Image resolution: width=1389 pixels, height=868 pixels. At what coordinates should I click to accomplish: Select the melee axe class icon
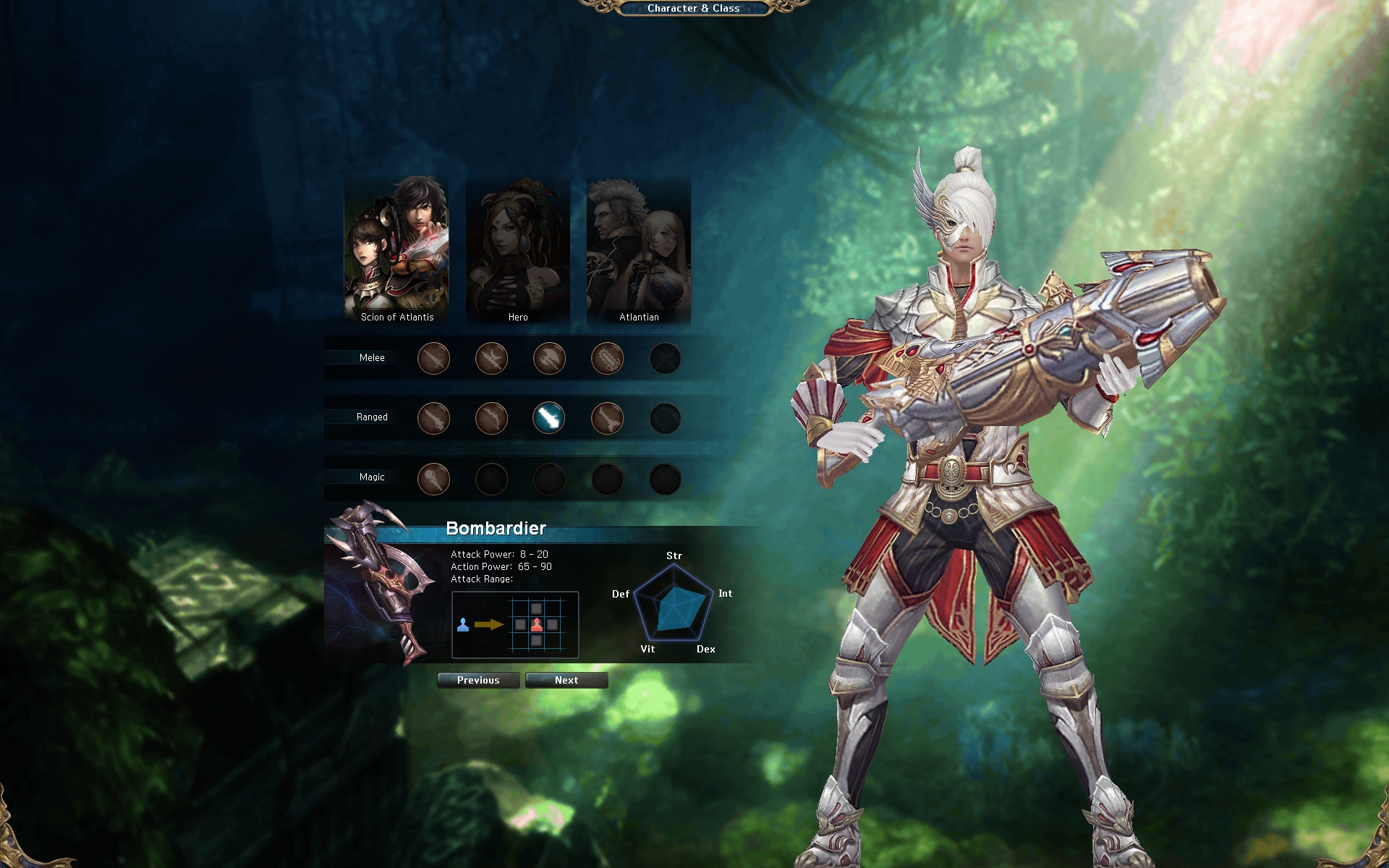(549, 358)
